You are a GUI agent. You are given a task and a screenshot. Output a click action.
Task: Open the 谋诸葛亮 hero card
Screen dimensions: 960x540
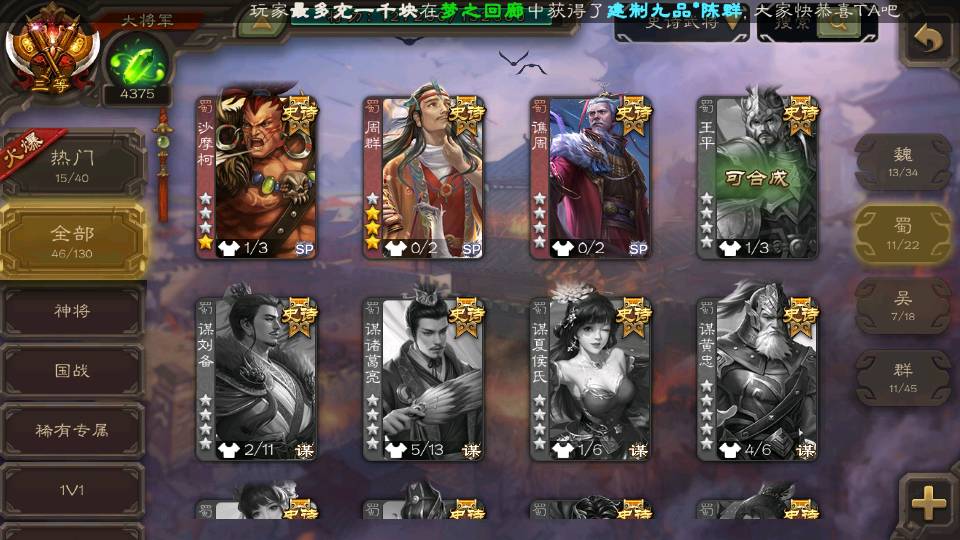pos(424,378)
